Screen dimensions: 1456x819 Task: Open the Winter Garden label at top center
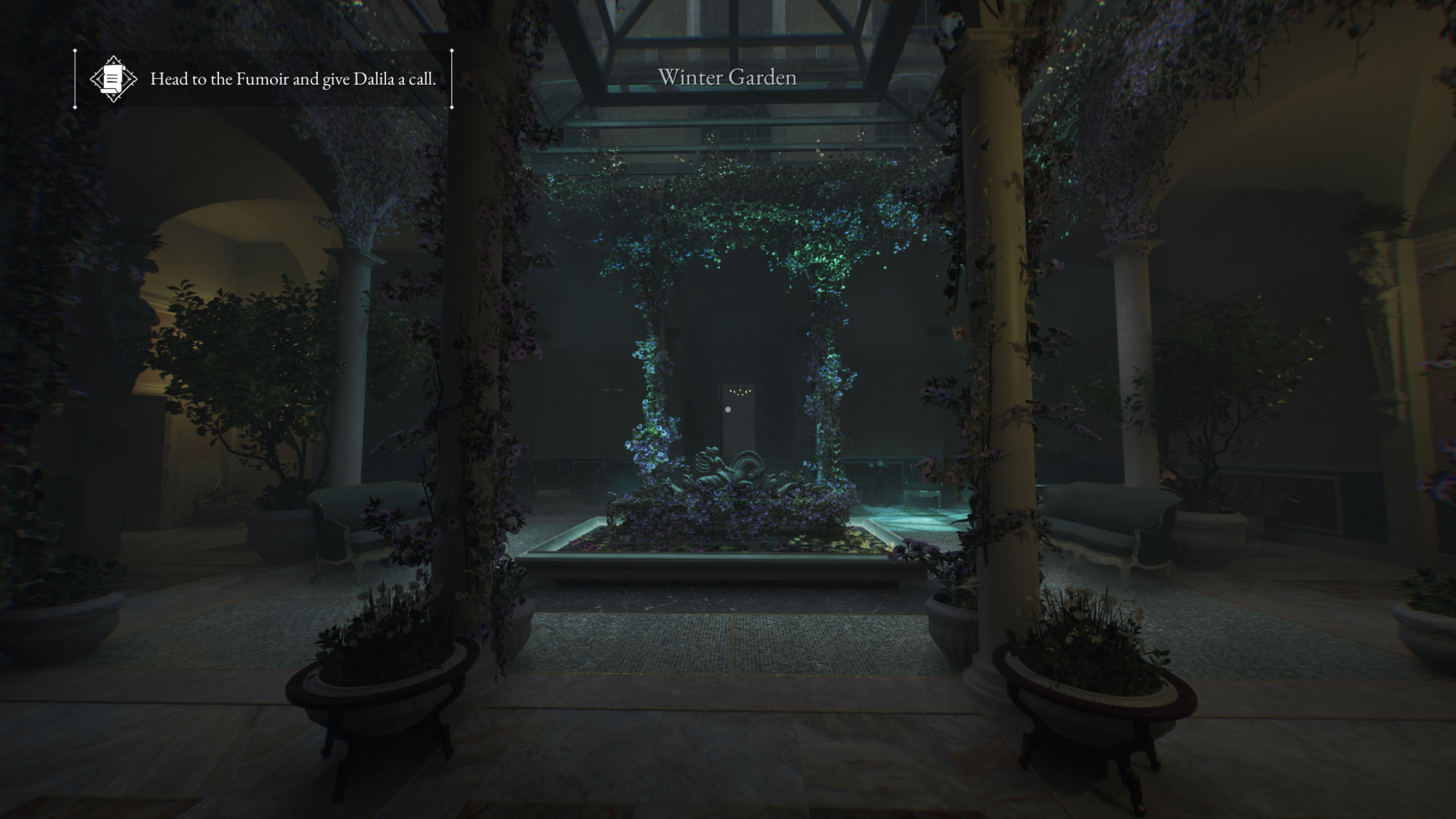point(728,78)
